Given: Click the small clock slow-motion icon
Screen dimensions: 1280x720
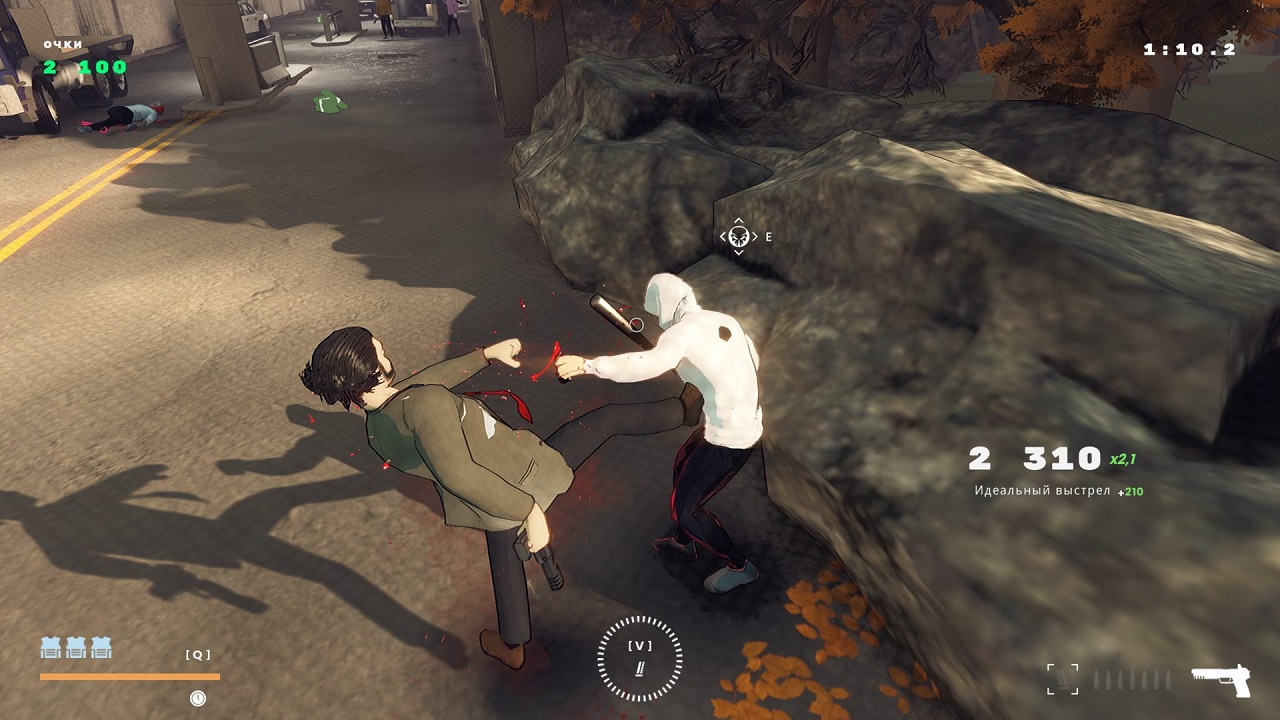Looking at the screenshot, I should (x=198, y=698).
